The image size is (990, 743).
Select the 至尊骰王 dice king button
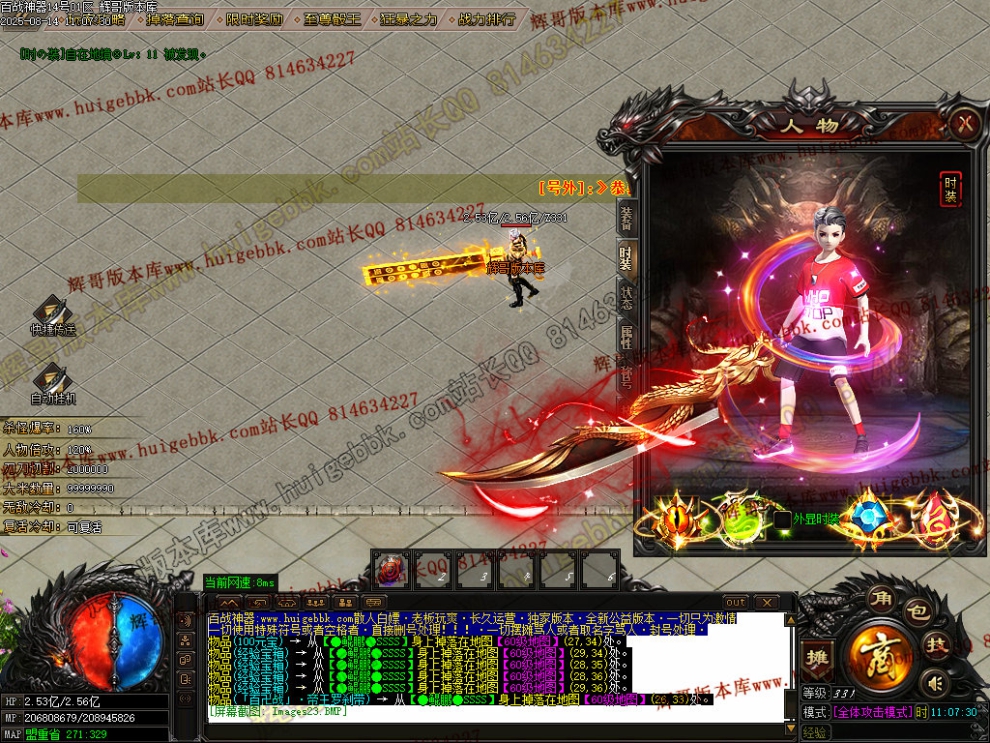click(333, 19)
